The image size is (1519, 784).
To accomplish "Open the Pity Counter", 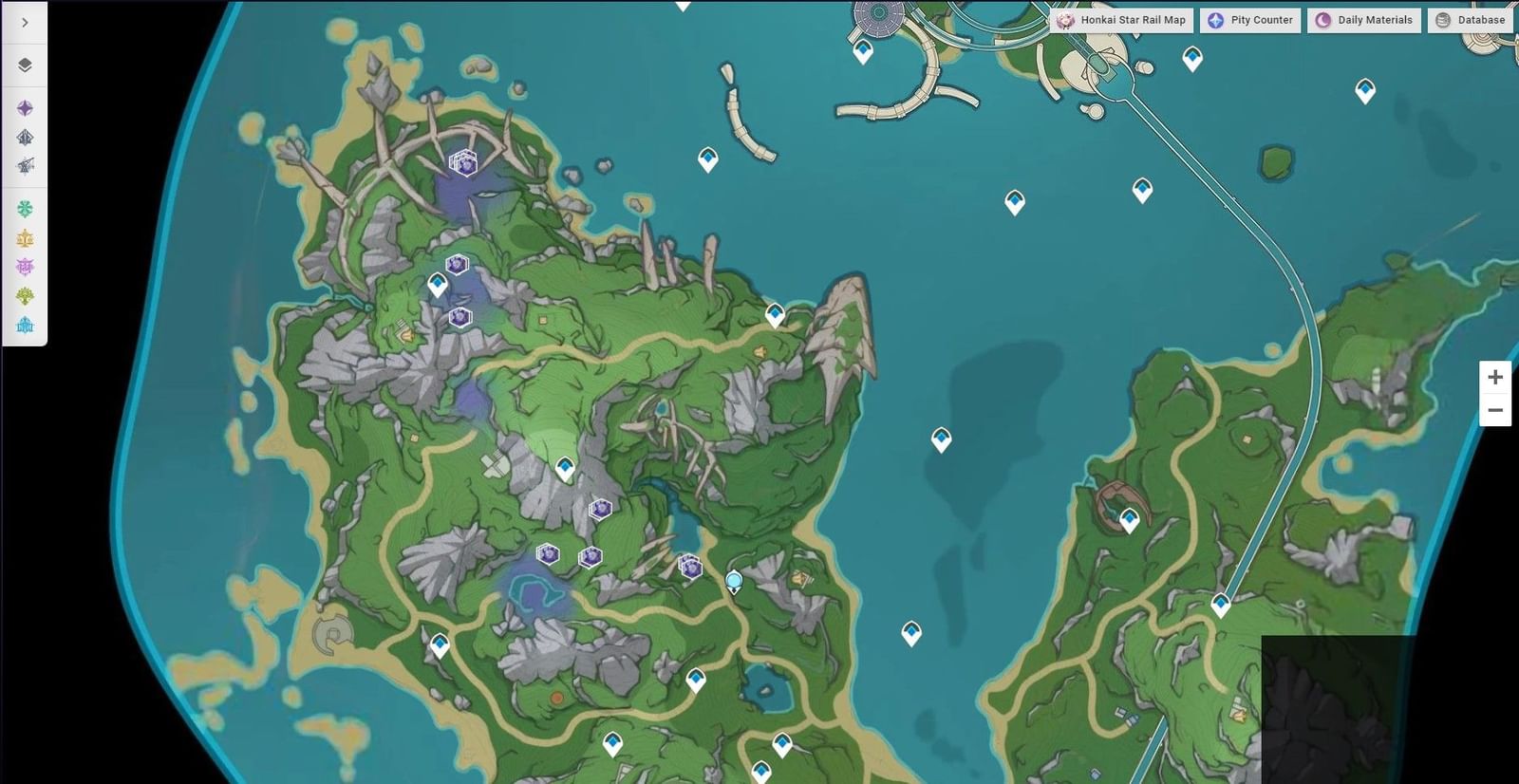I will (x=1249, y=19).
